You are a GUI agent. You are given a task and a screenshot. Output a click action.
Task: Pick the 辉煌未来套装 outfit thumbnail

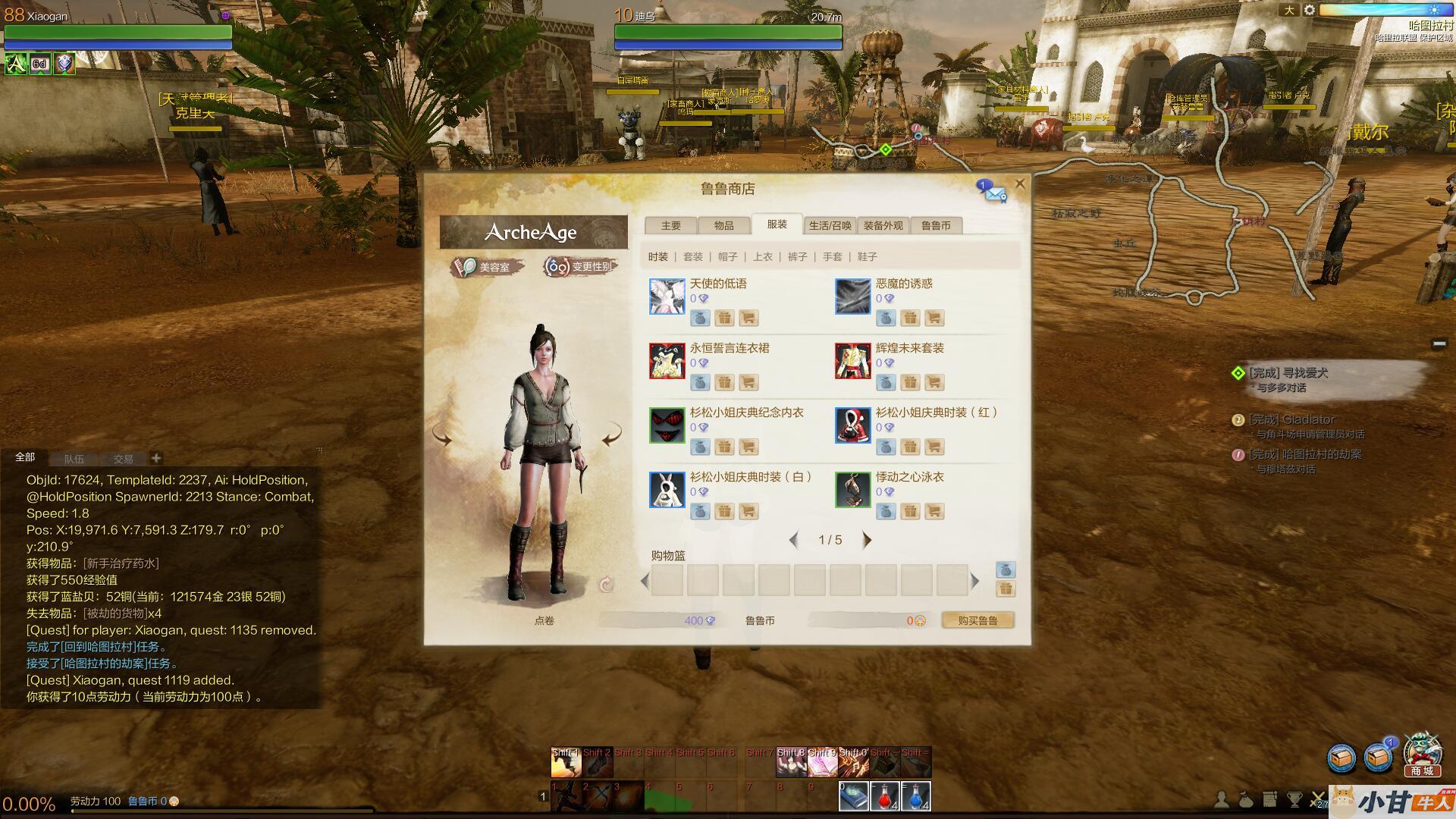(x=853, y=360)
